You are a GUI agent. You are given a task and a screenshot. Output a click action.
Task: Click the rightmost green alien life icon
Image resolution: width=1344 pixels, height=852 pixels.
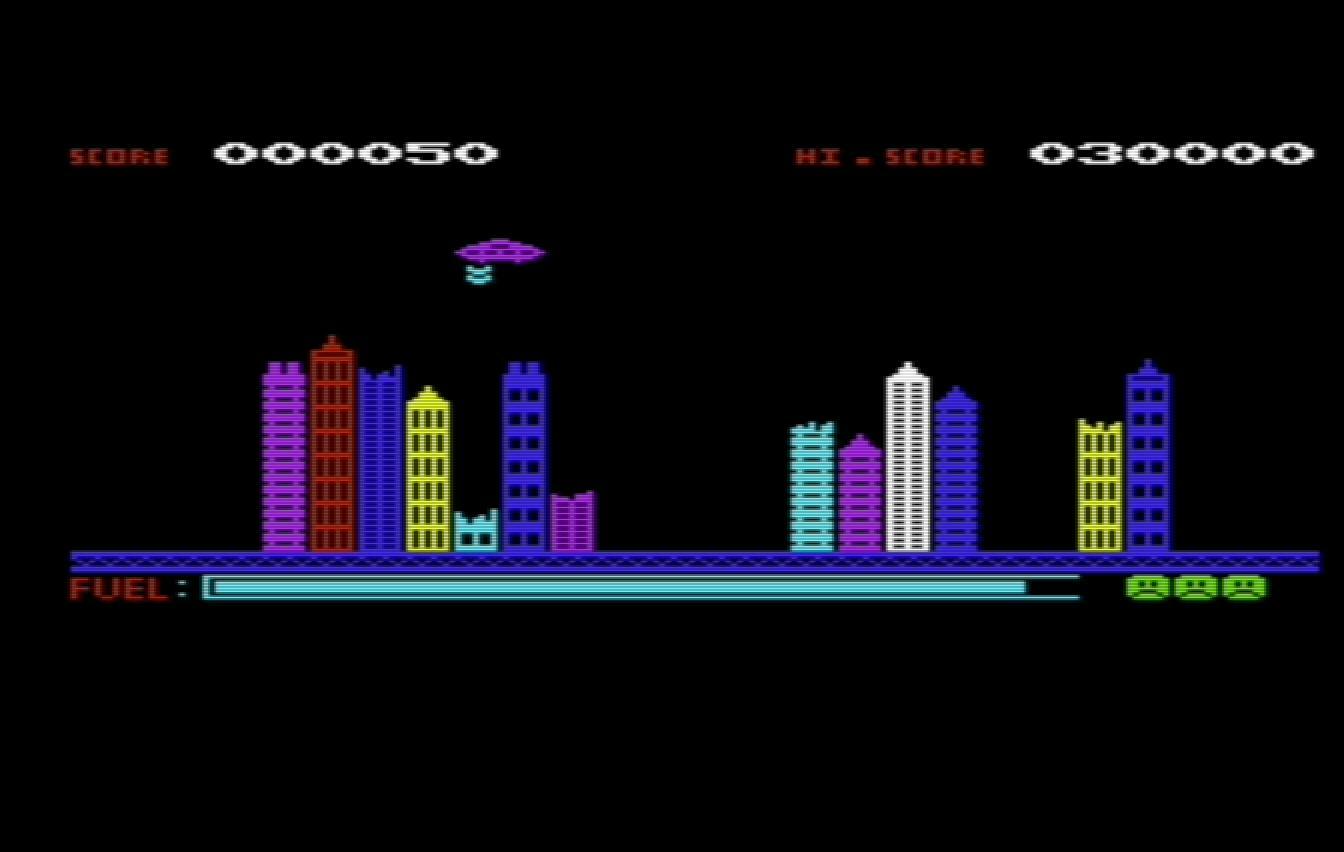pos(1243,588)
